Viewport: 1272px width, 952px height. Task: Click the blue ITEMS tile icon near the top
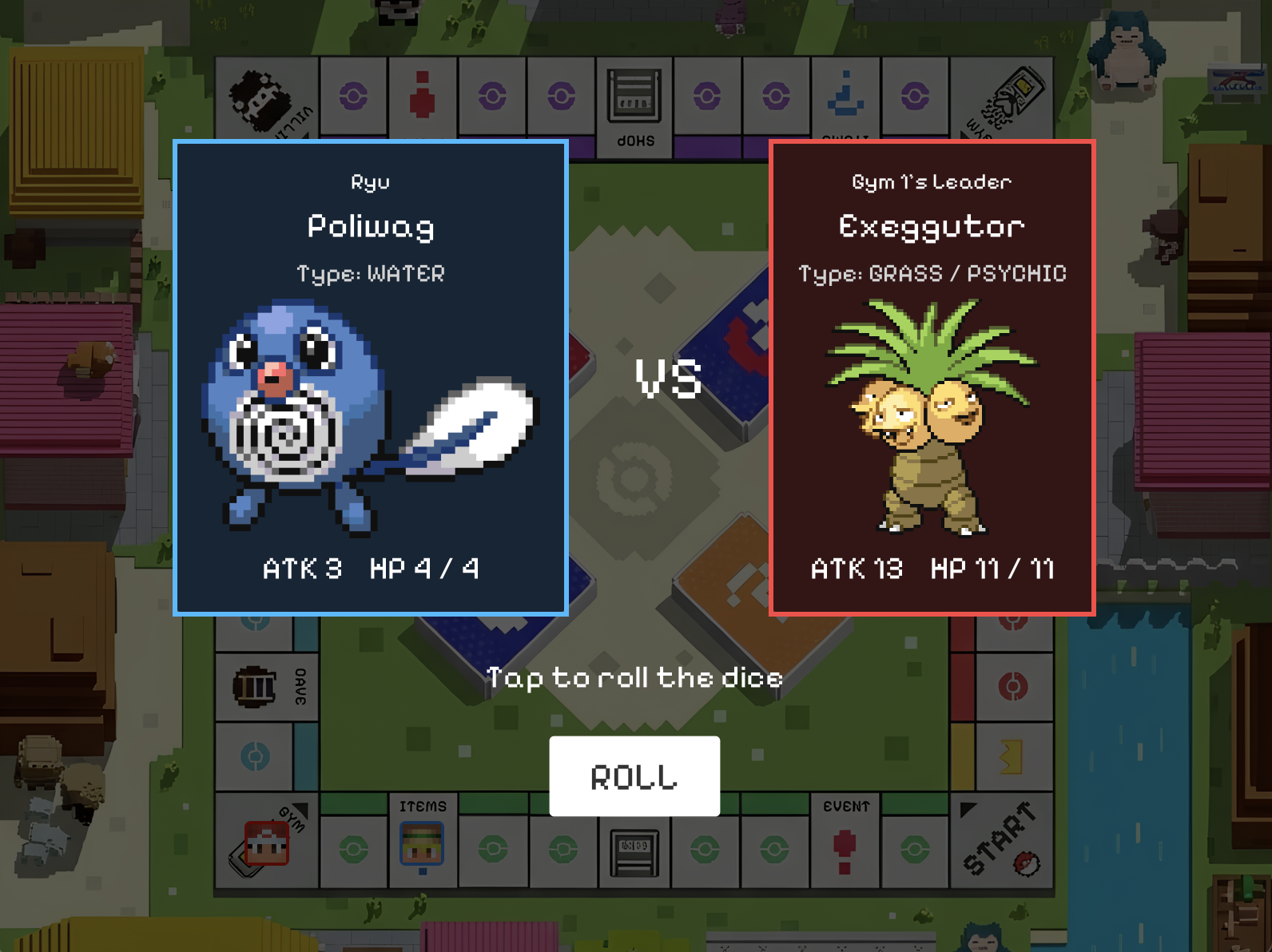pyautogui.click(x=845, y=92)
